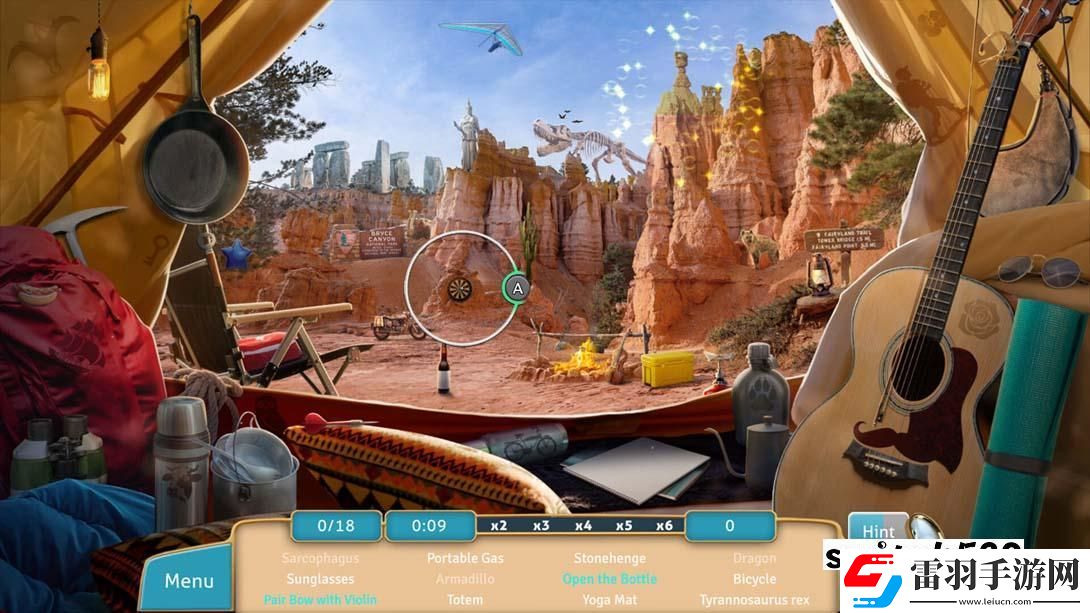
Task: Open the Menu button
Action: click(189, 581)
